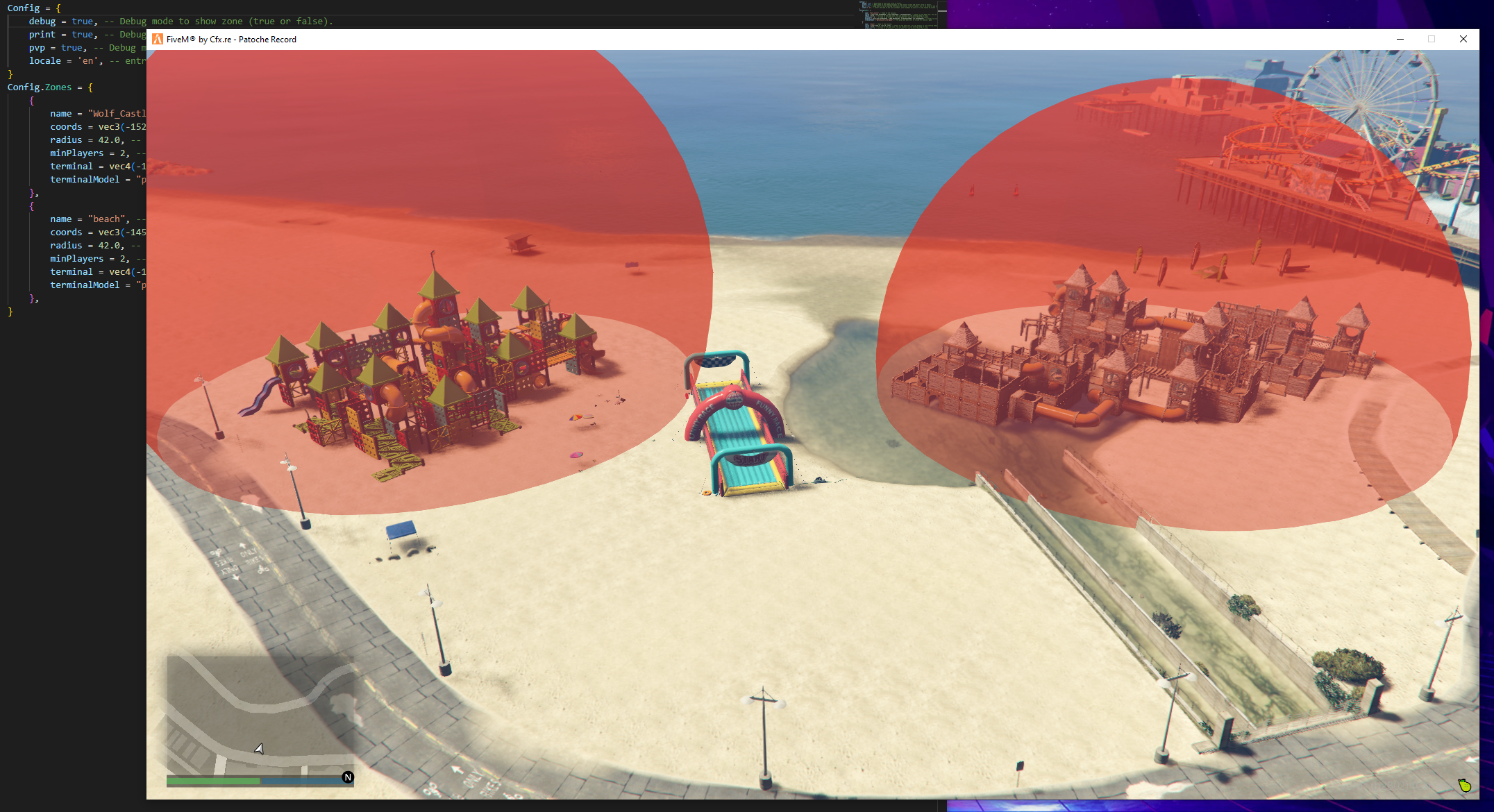Toggle the pvp setting in the config

coord(72,47)
